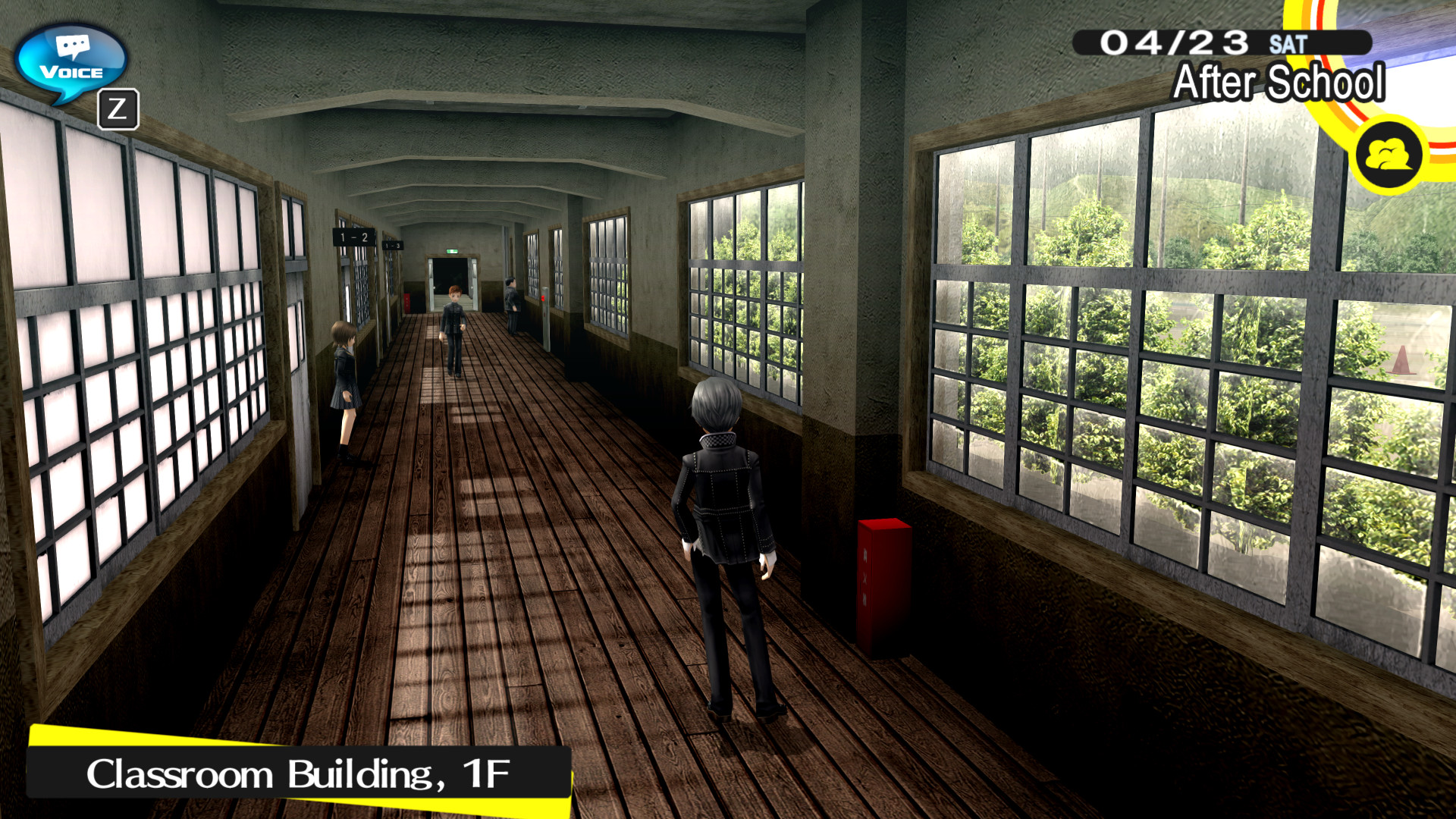
Task: Toggle the classroom 1-3 door sign
Action: pyautogui.click(x=392, y=246)
